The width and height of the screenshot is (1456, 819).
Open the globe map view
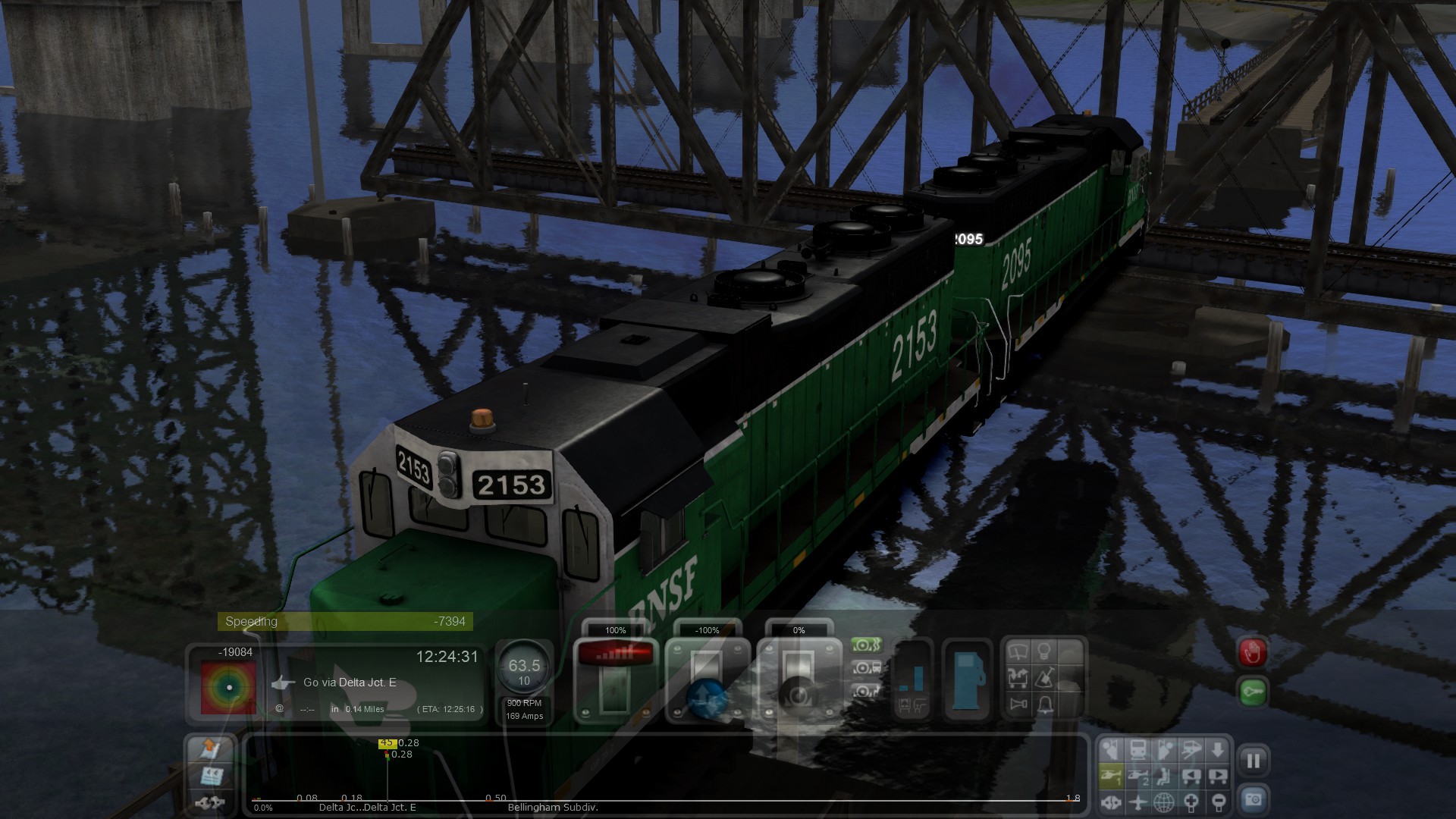click(1164, 802)
